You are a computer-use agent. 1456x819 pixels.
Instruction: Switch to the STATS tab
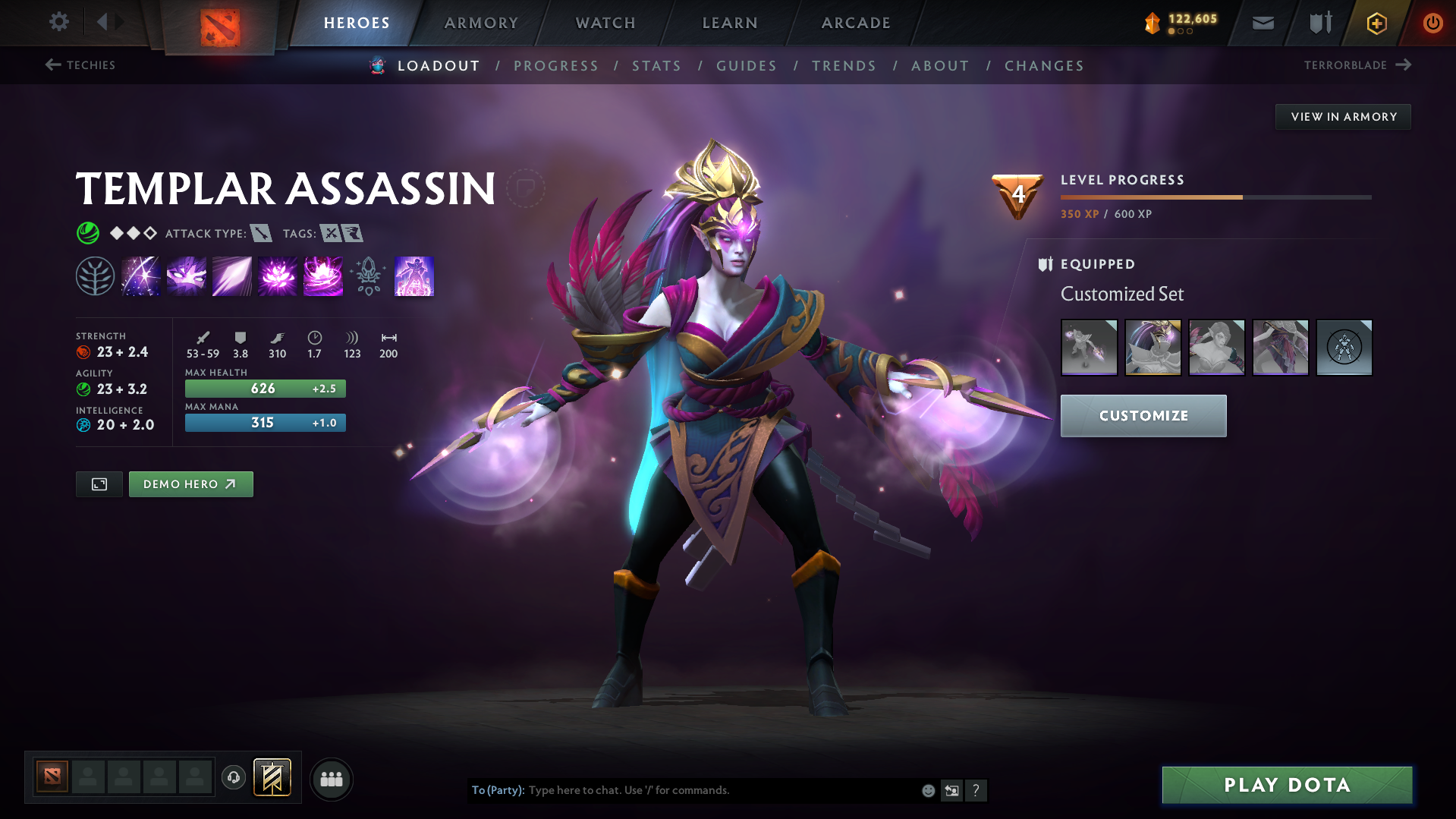[656, 66]
